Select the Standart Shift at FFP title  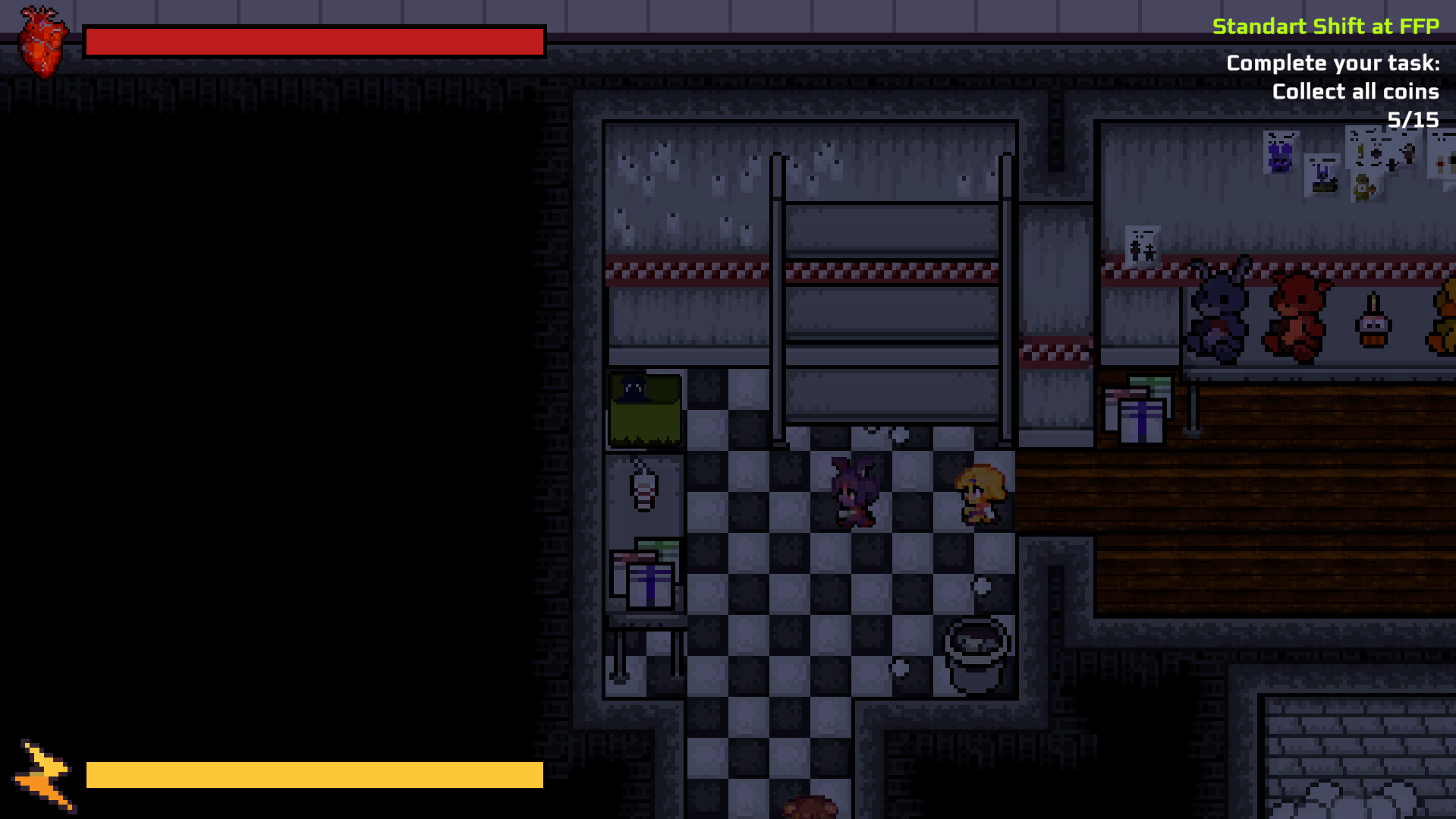coord(1326,26)
